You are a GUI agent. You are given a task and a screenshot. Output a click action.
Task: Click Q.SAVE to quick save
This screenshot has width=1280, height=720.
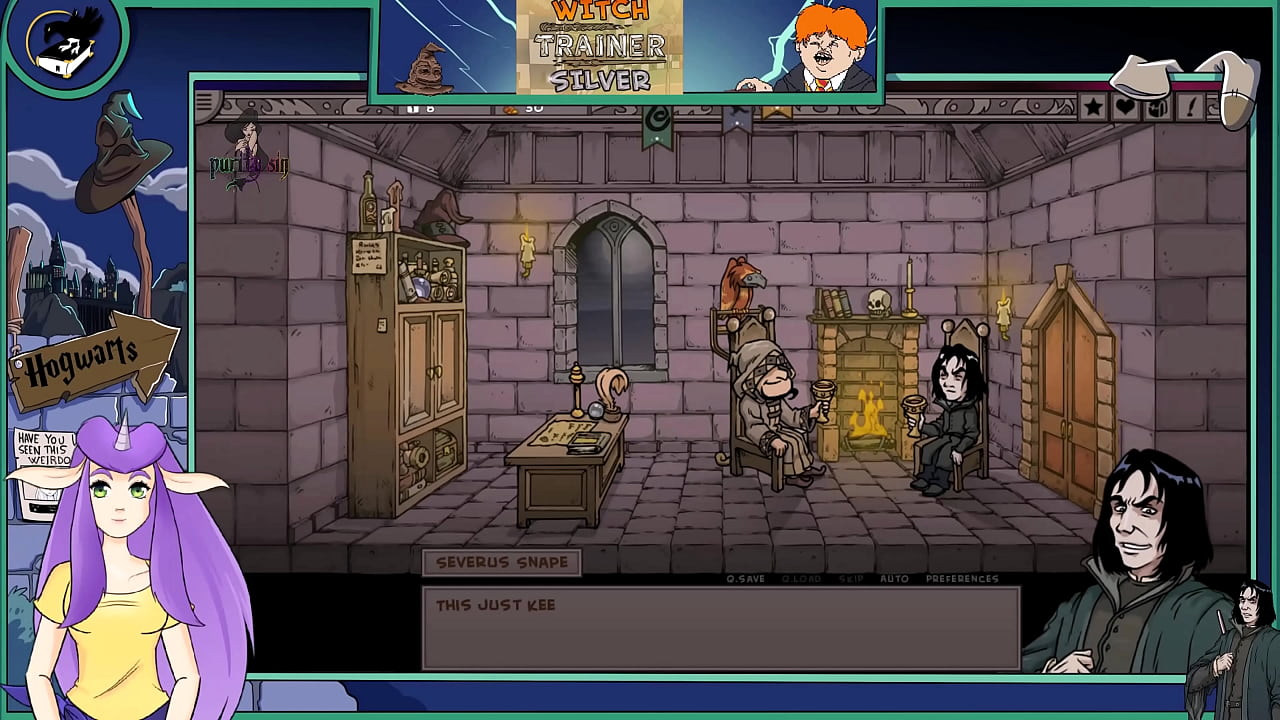[745, 578]
